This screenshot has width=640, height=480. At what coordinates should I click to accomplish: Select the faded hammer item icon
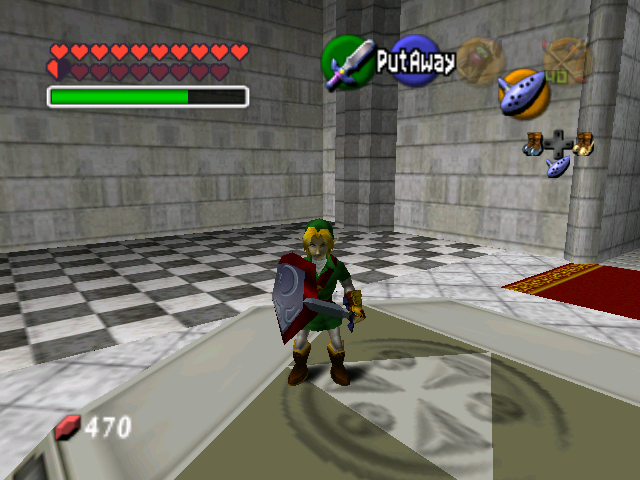(481, 60)
